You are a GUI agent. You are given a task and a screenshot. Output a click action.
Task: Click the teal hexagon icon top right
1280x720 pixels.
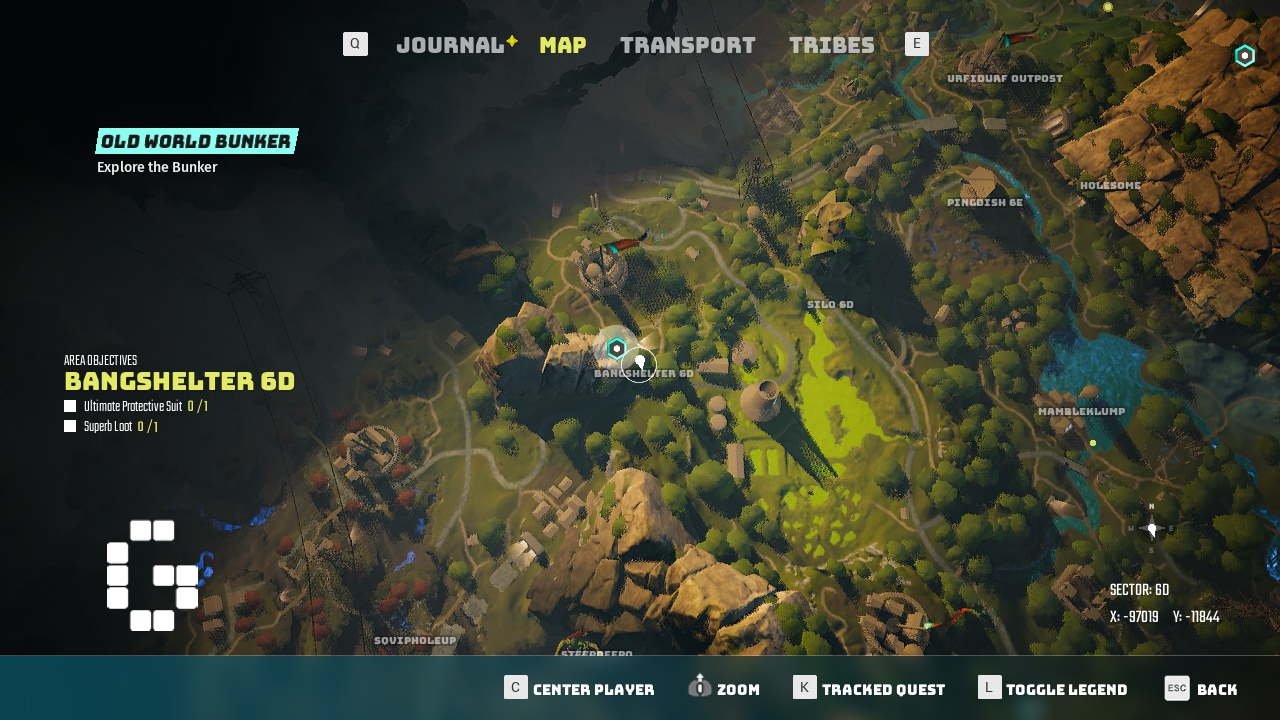(x=1244, y=55)
